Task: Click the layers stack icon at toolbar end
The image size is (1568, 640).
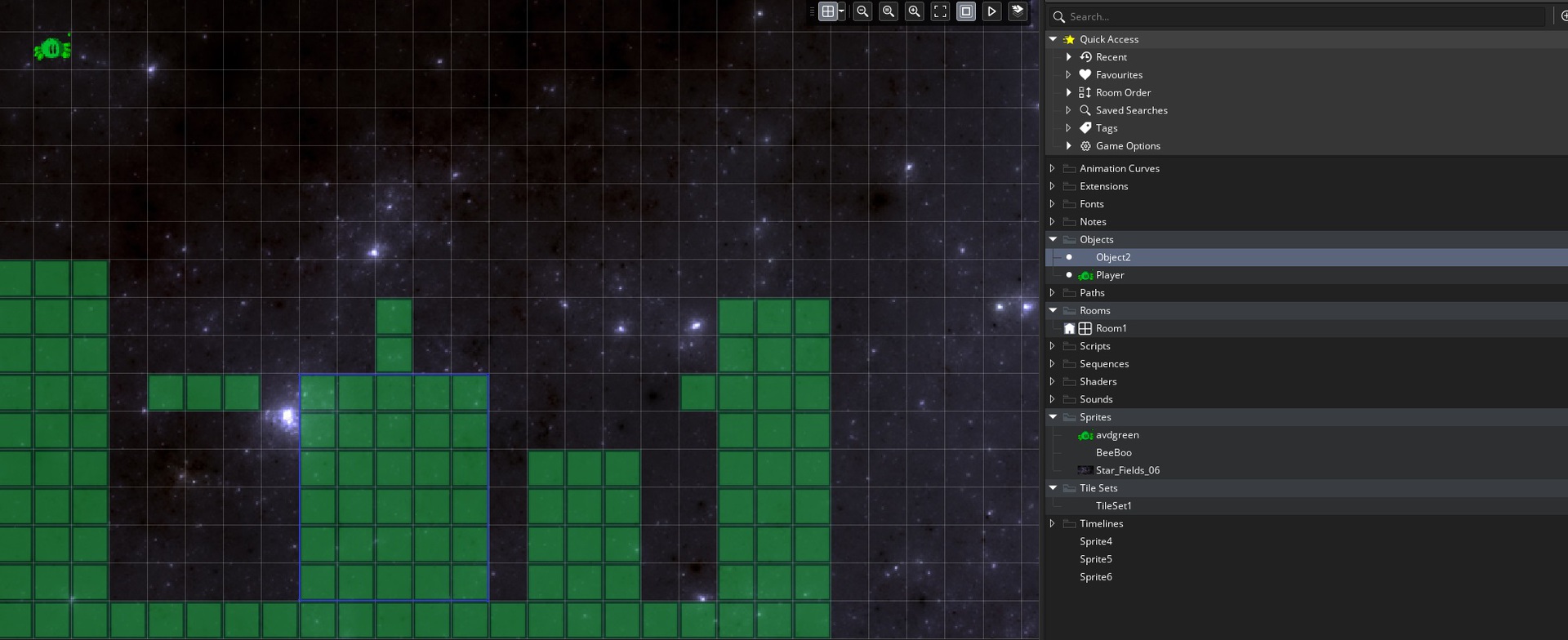Action: point(1018,11)
